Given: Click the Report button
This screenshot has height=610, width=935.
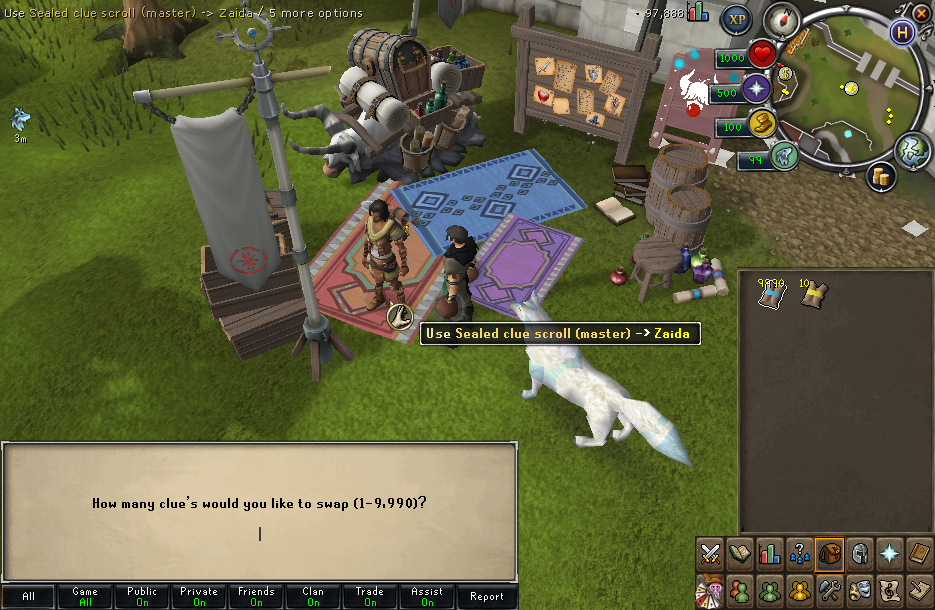Looking at the screenshot, I should point(486,596).
